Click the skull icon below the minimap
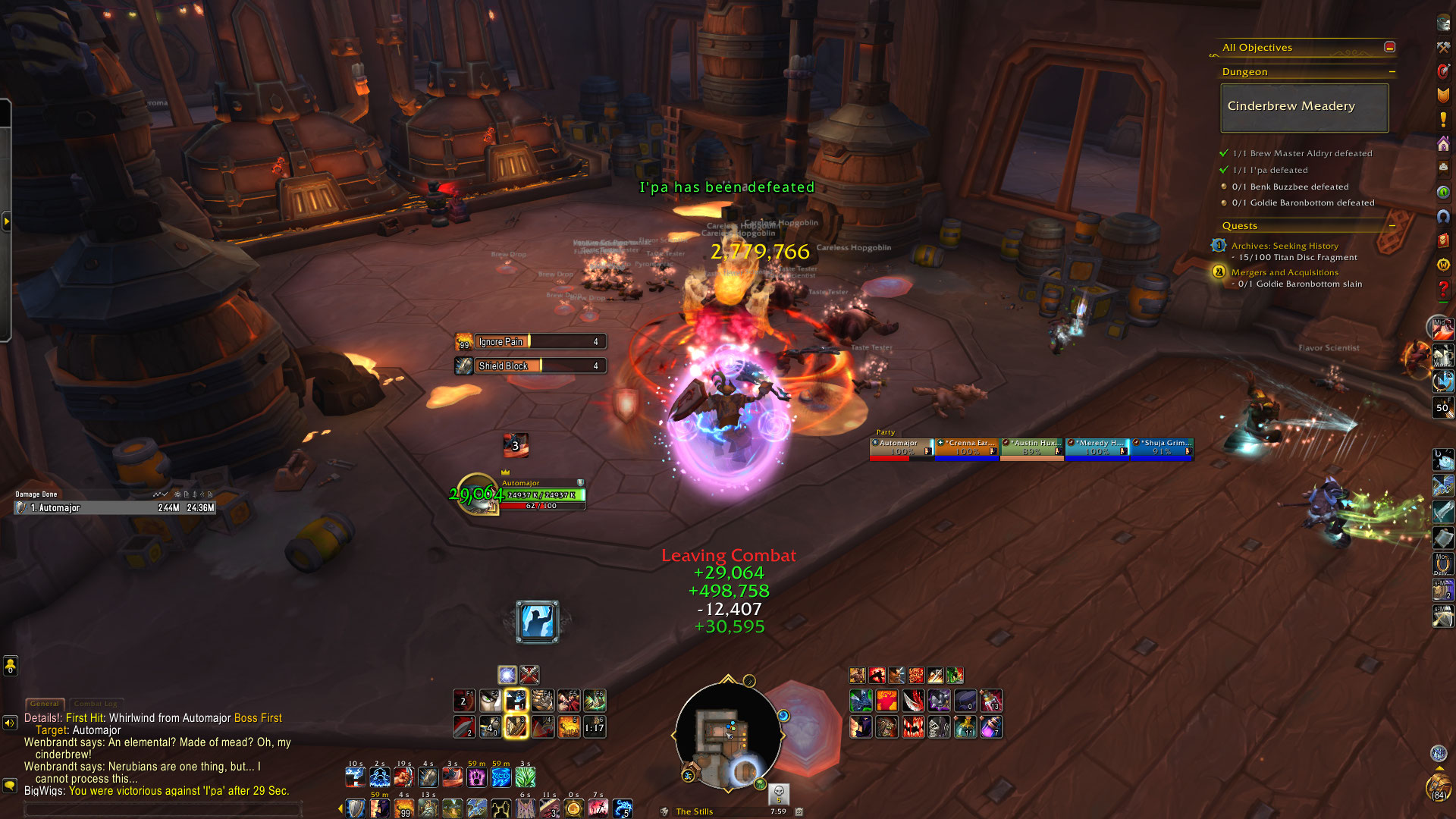The image size is (1456, 819). click(x=779, y=793)
